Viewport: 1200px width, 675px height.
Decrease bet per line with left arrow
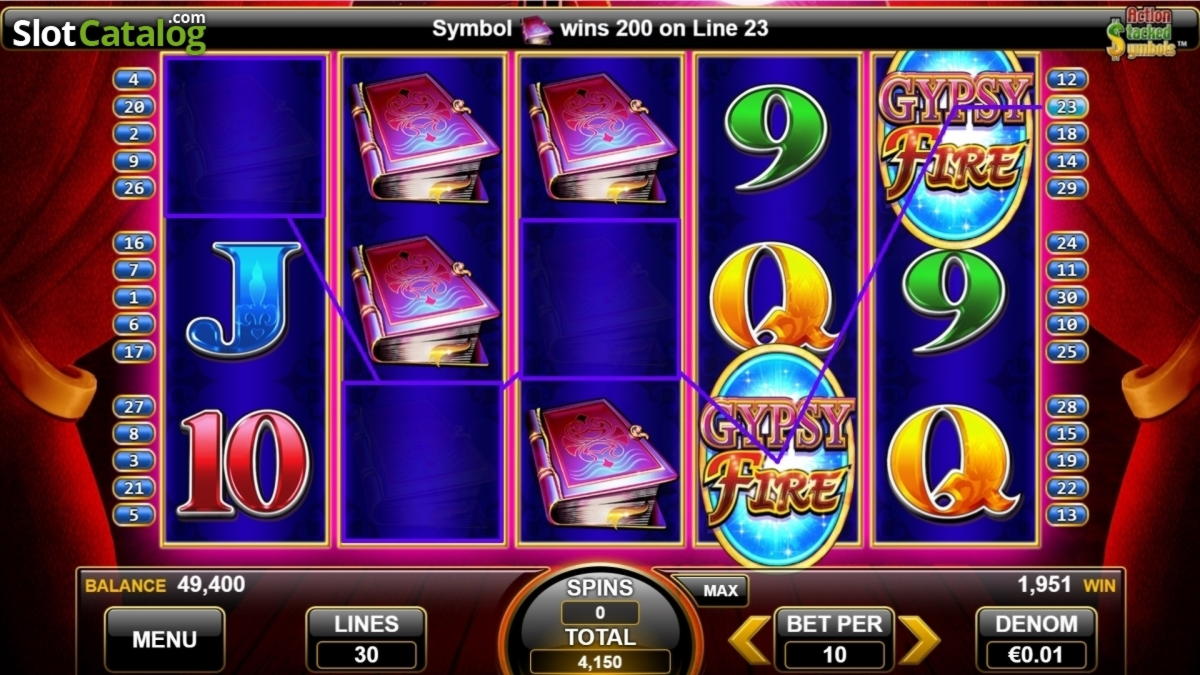tap(748, 640)
